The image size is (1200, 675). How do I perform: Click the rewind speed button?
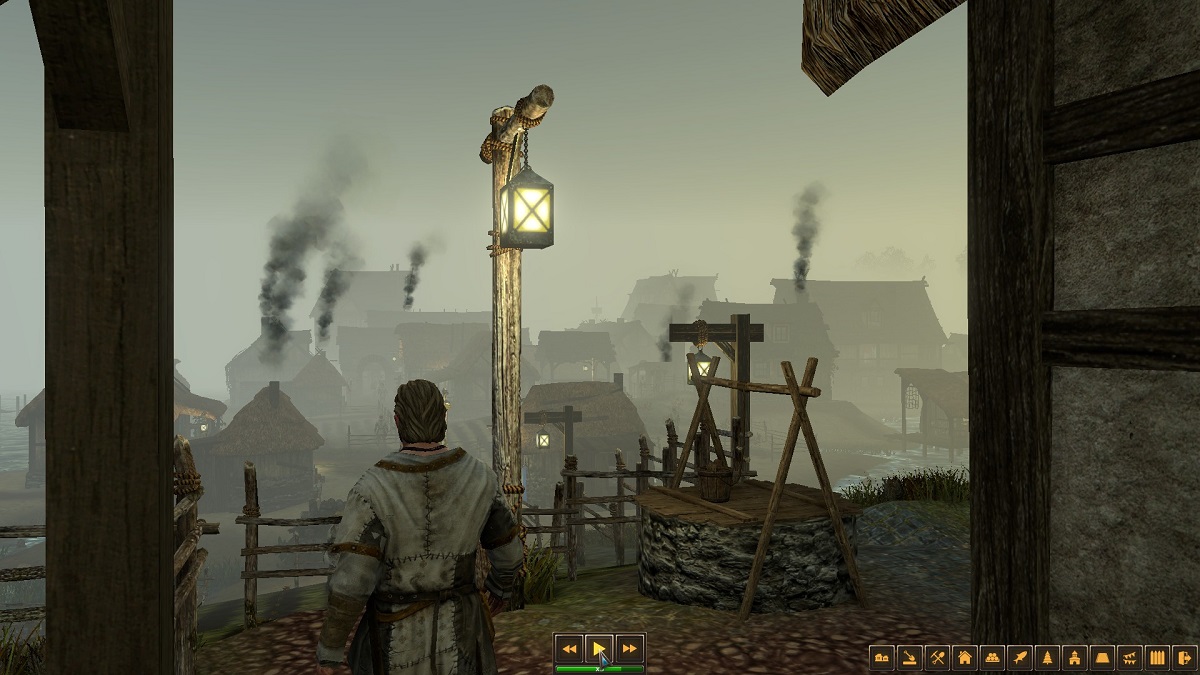tap(569, 649)
